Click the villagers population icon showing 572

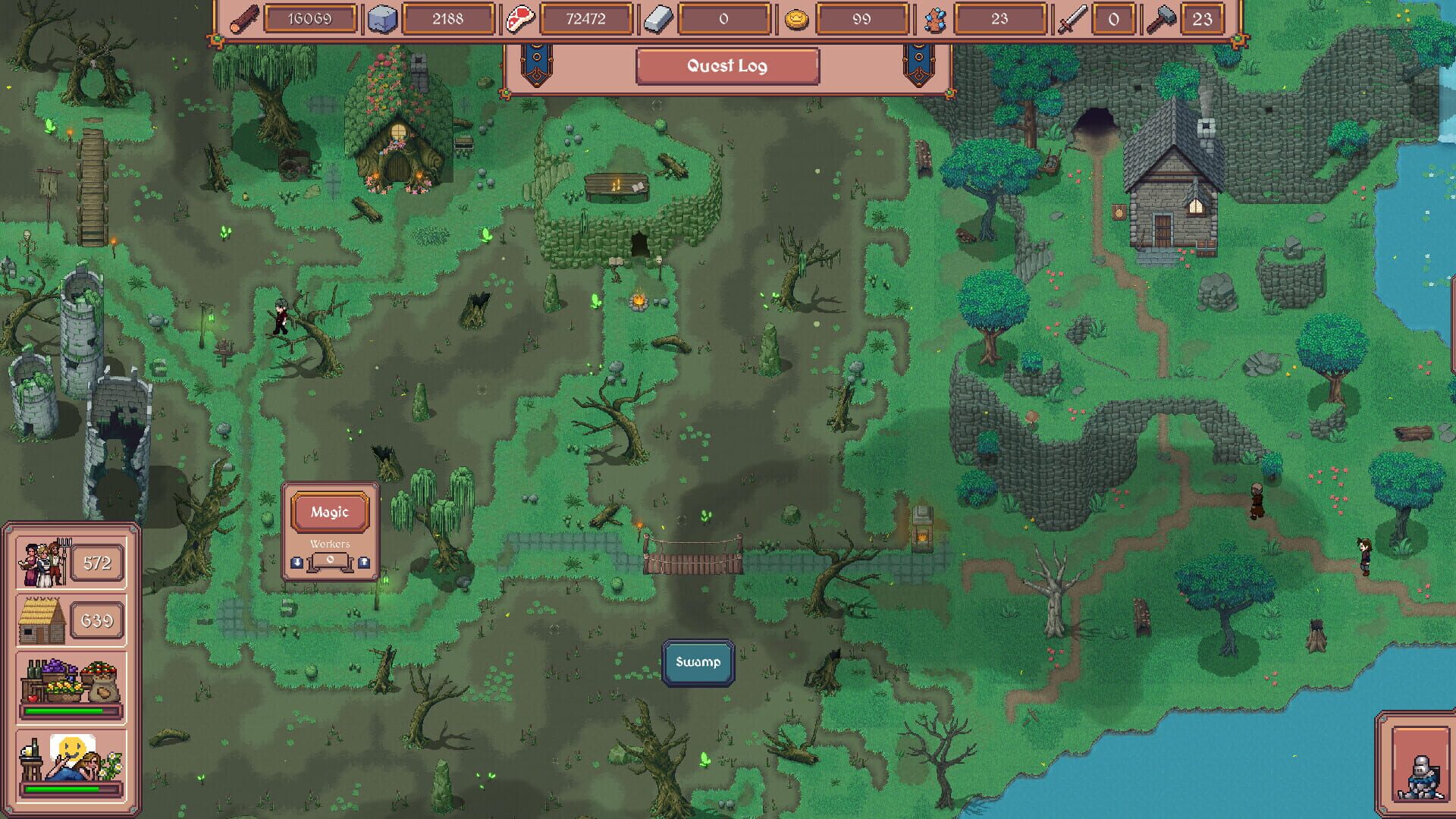pos(43,563)
